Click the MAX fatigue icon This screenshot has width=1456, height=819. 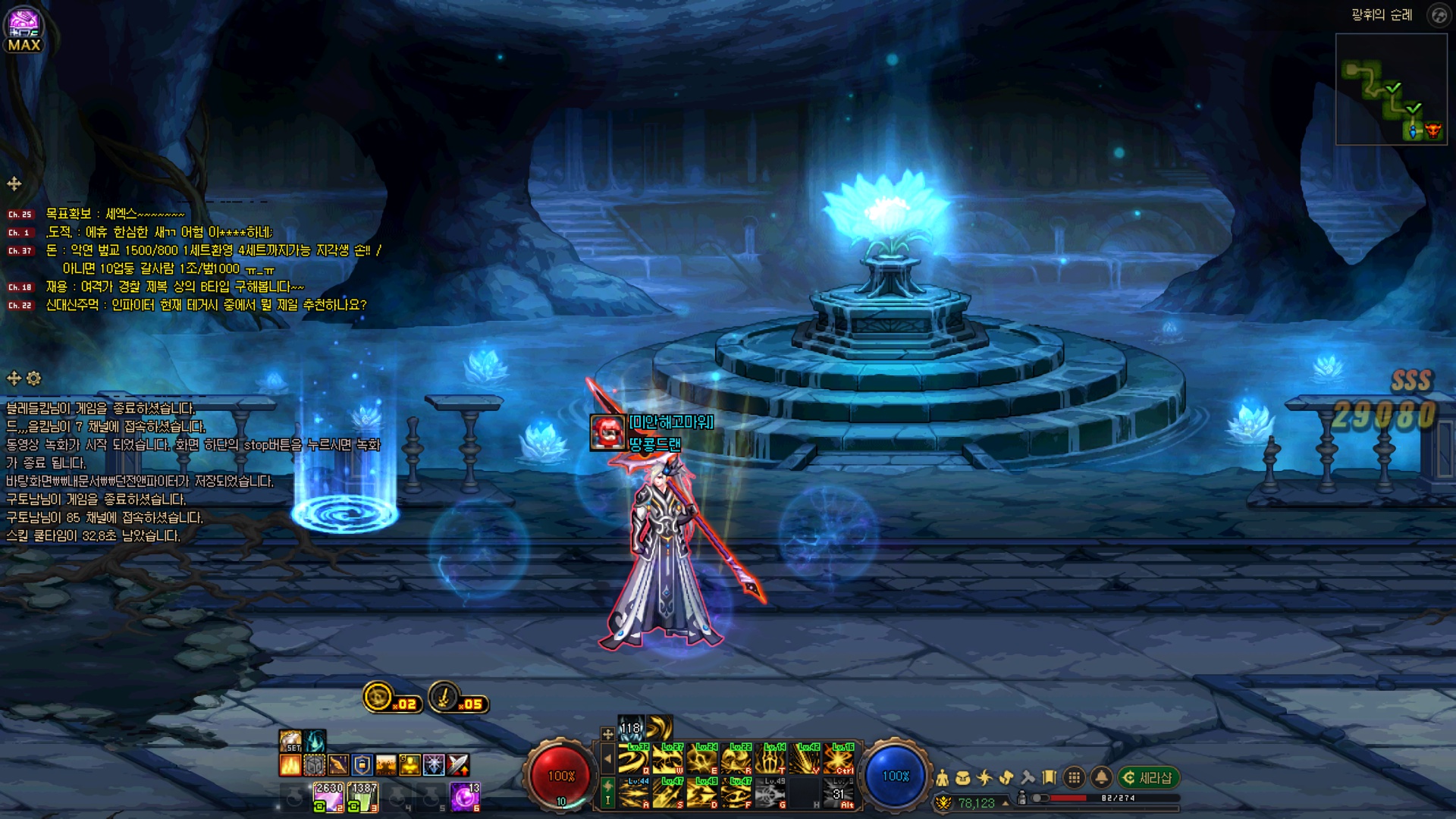[24, 29]
